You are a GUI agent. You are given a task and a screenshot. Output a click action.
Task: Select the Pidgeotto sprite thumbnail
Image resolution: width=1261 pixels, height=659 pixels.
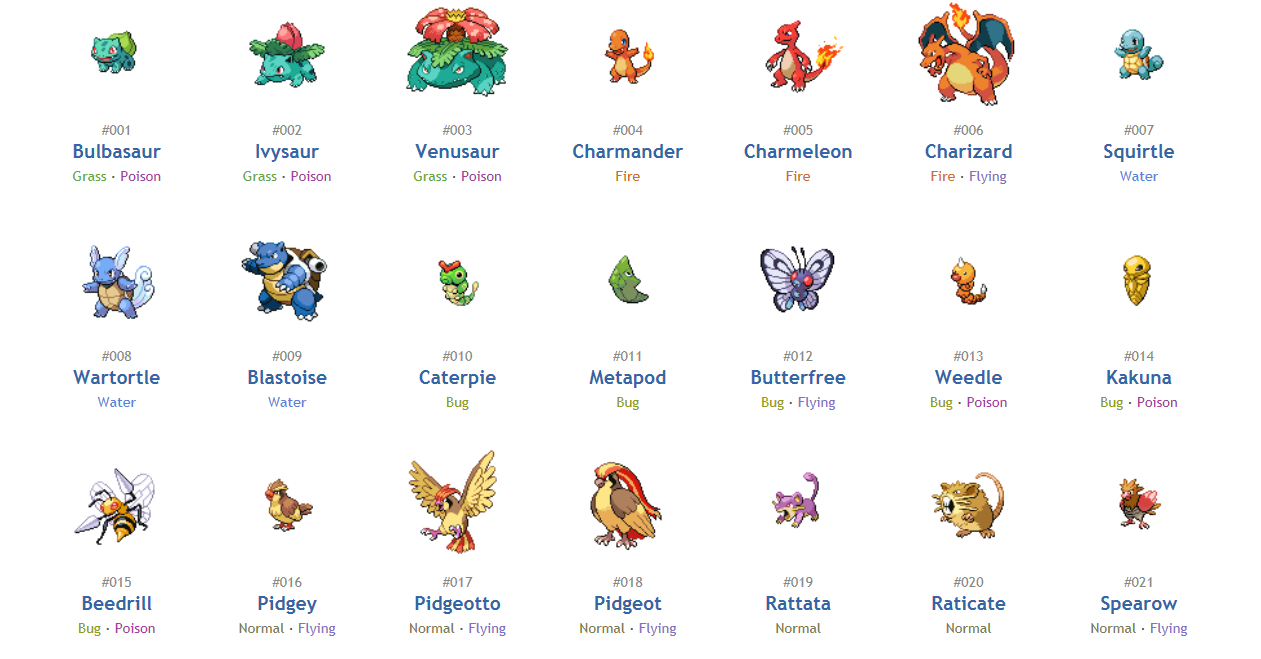click(454, 502)
